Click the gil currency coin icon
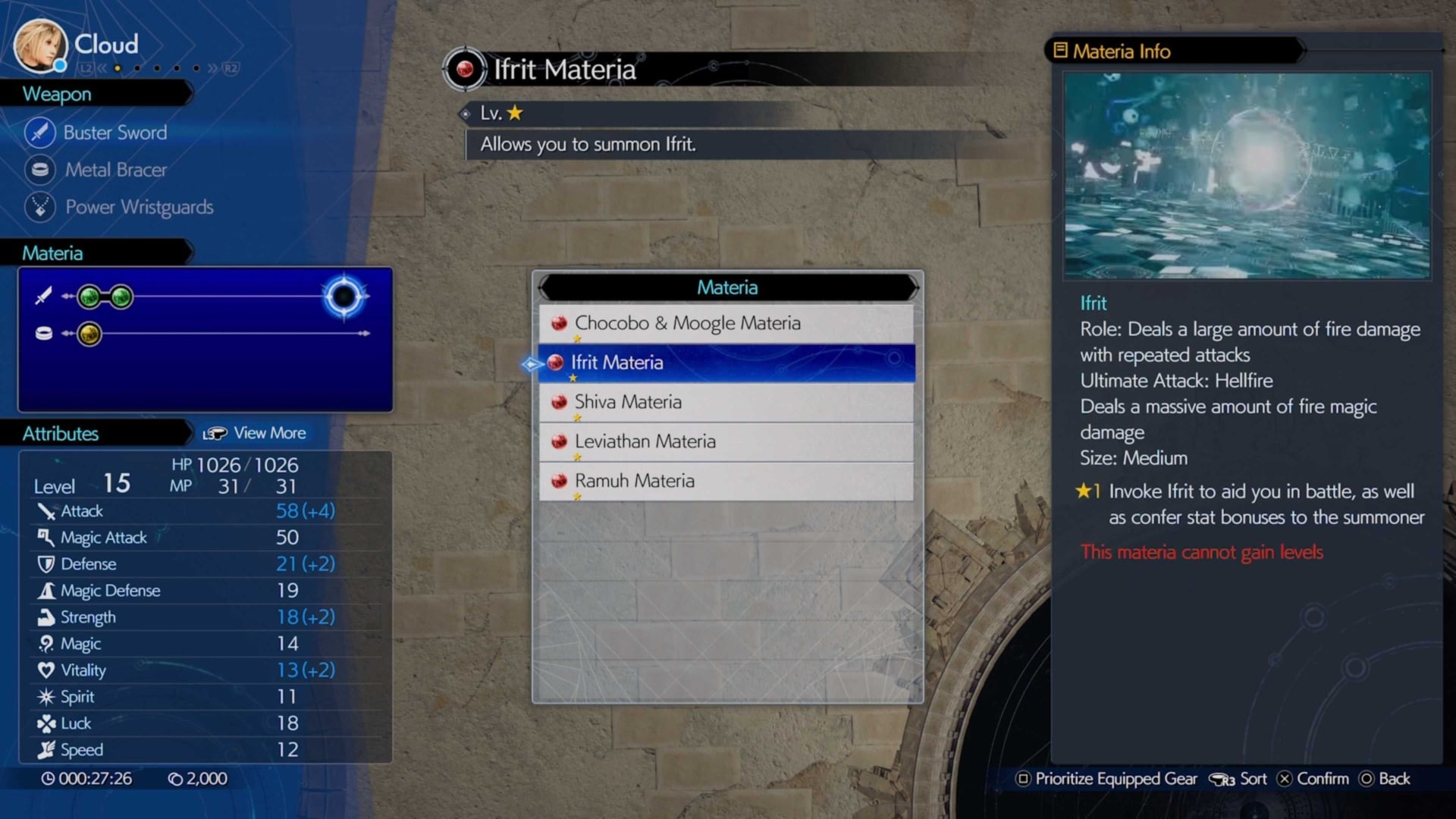Screen dimensions: 1456x819 click(176, 778)
